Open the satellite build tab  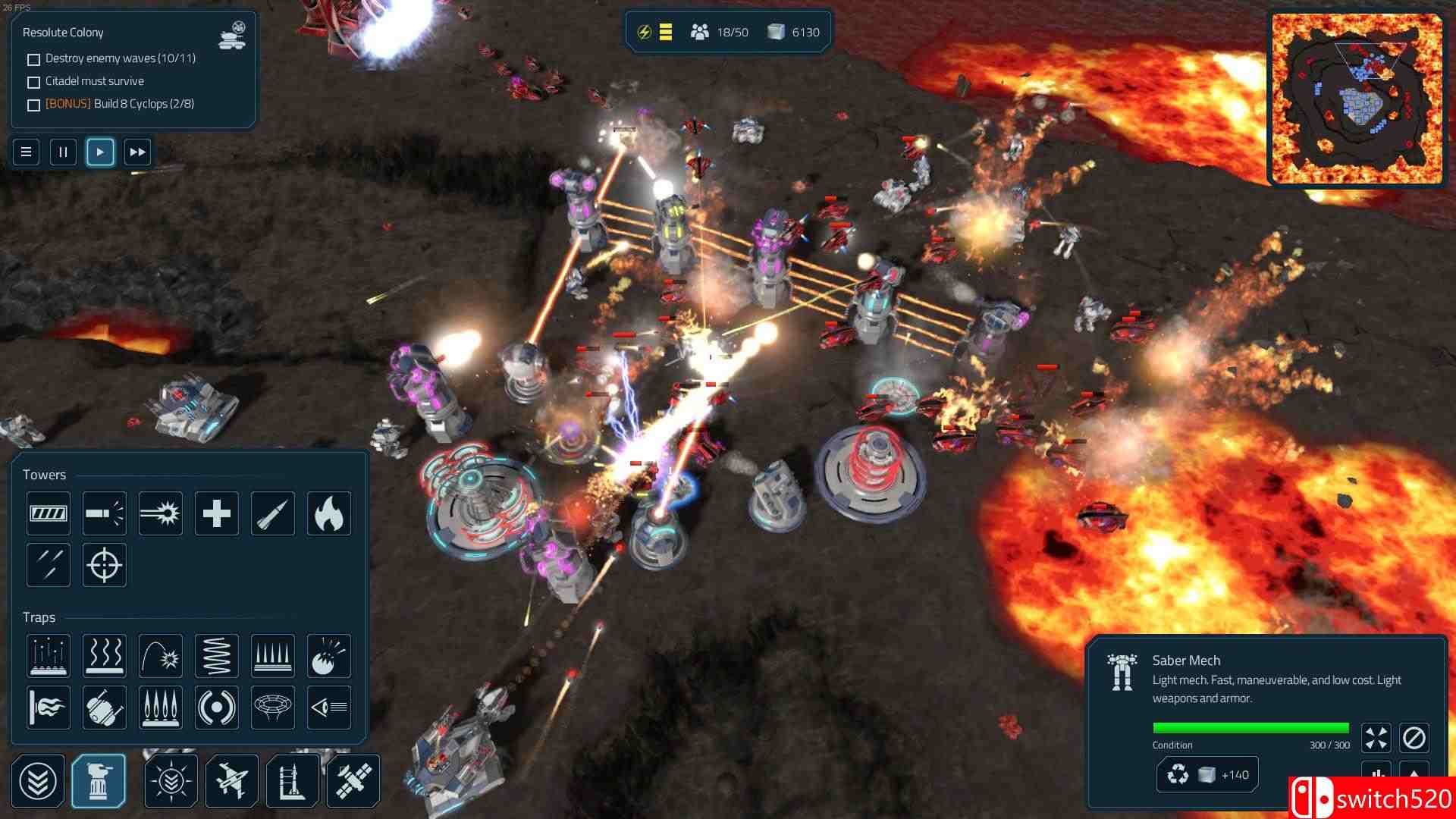click(353, 781)
